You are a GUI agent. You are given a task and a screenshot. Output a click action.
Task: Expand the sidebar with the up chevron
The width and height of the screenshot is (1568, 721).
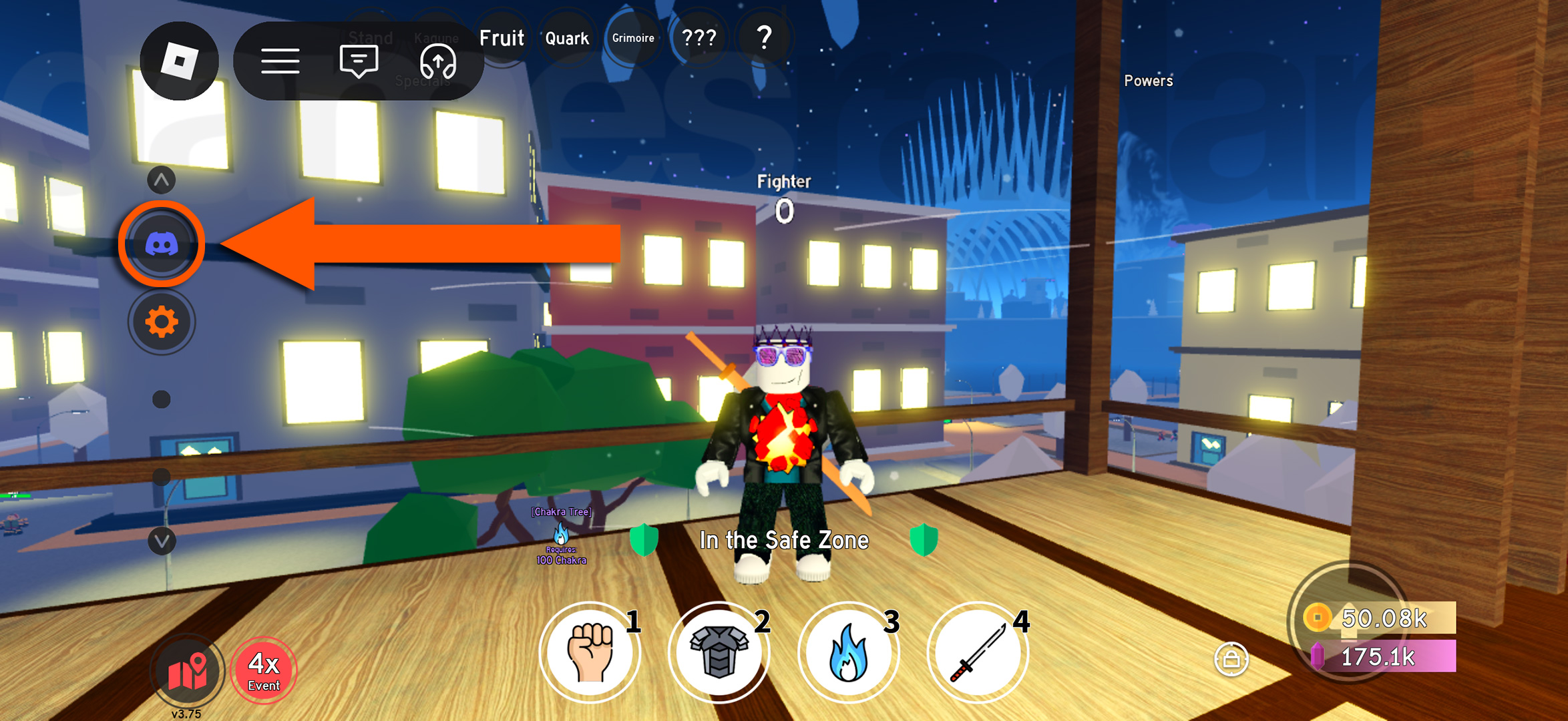point(160,179)
